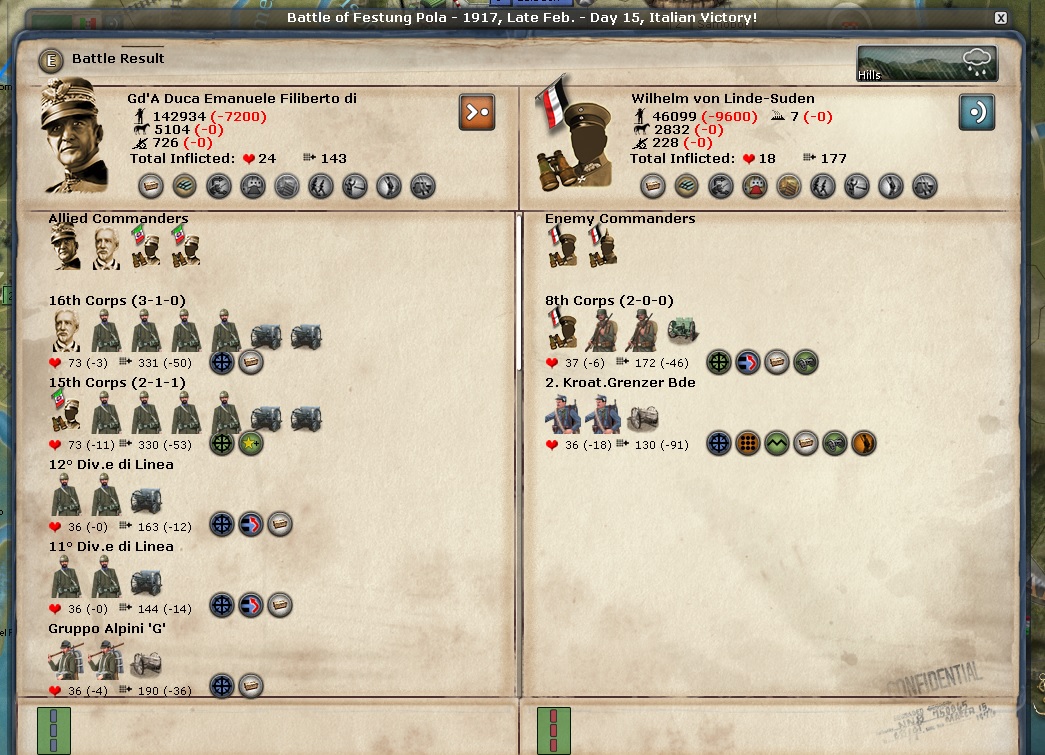This screenshot has height=755, width=1045.
Task: Click the orange grid icon for Kroat.Grenzer Bde
Action: [x=748, y=443]
